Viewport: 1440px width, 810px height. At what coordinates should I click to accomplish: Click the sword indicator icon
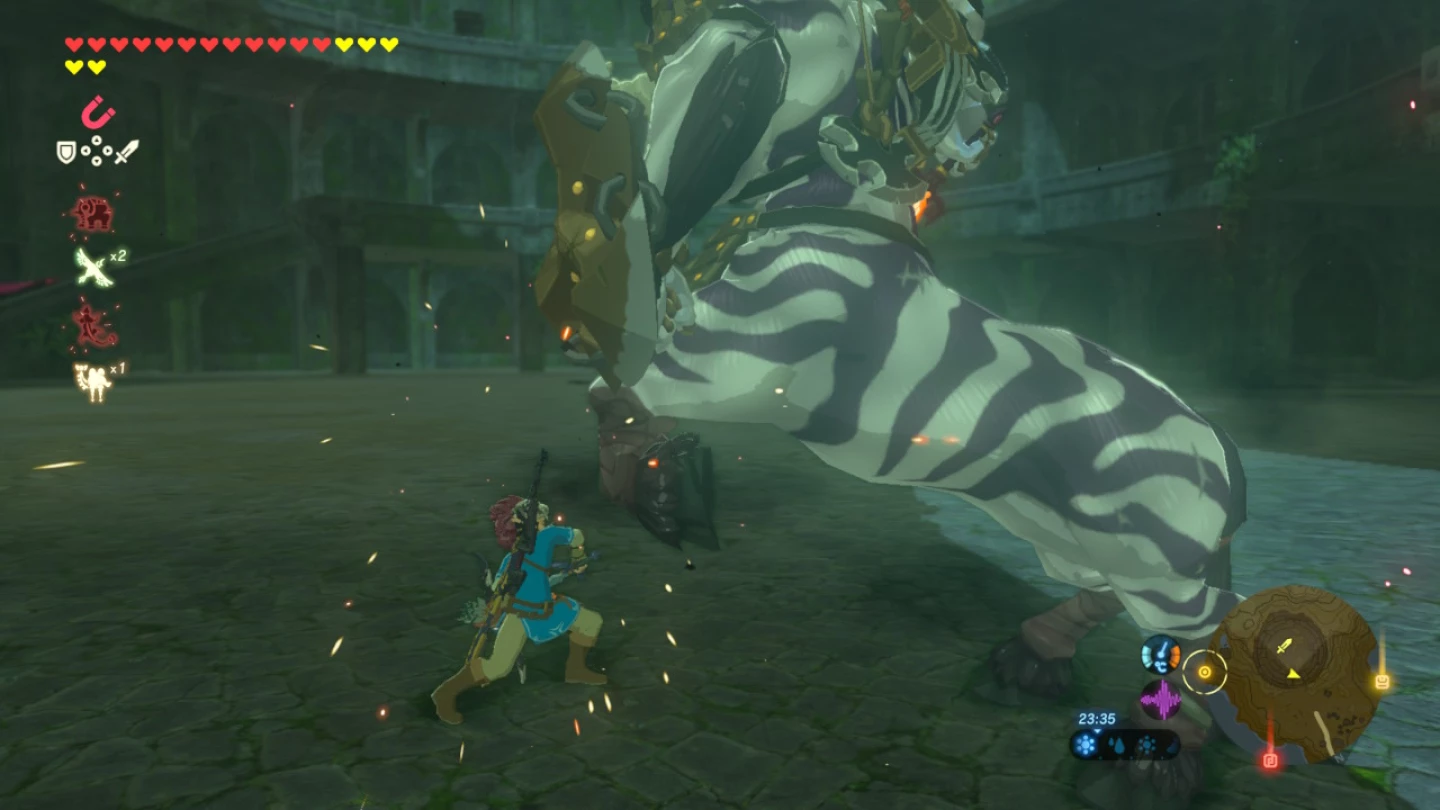(x=126, y=150)
